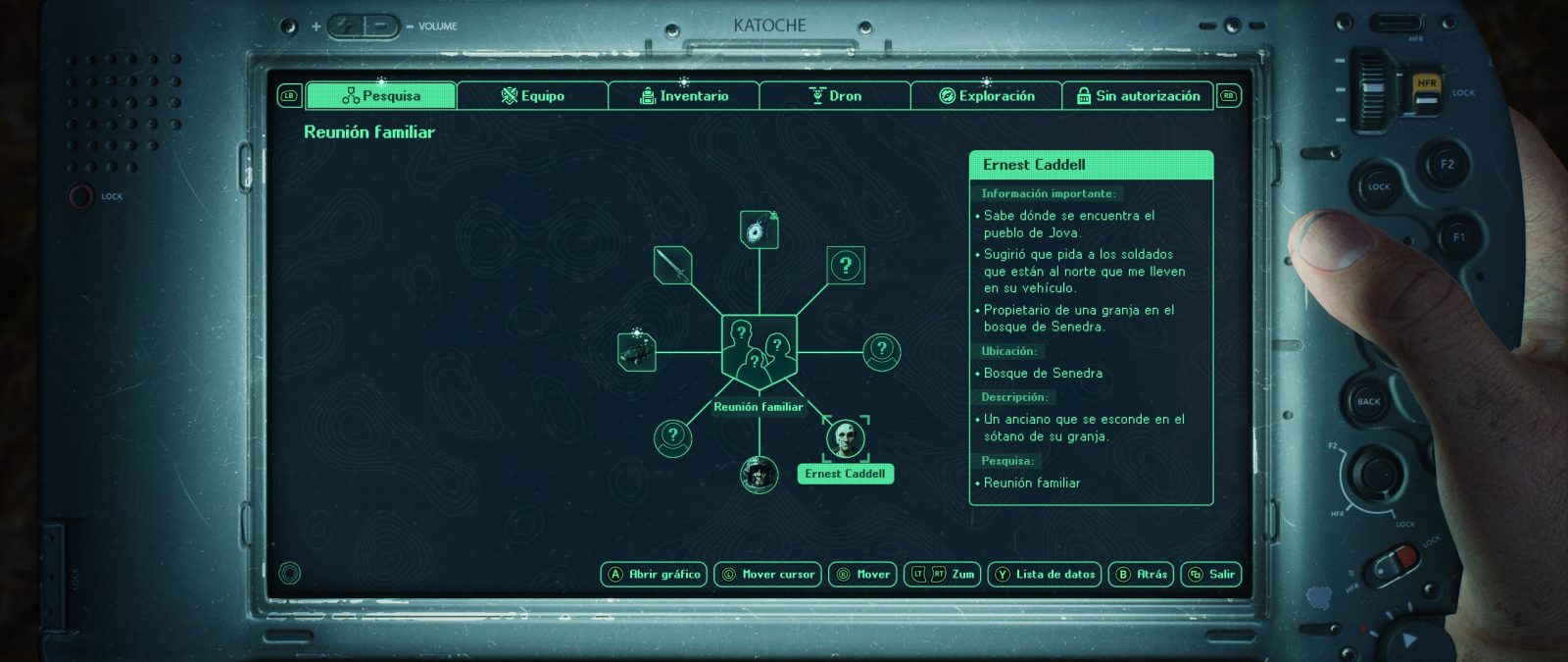This screenshot has width=1568, height=662.
Task: Select the central Reunión familiar node
Action: (x=759, y=350)
